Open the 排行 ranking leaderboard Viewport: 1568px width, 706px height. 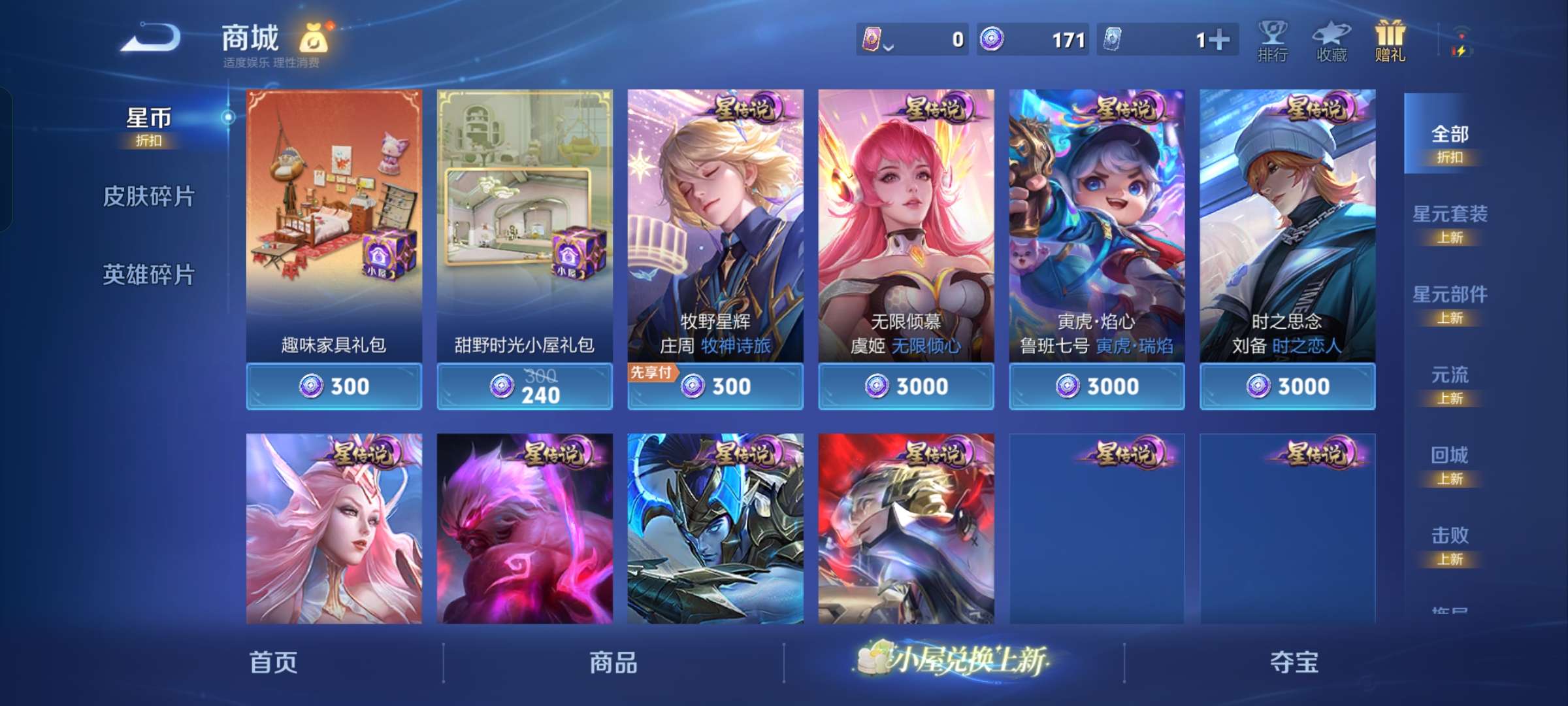click(1273, 41)
